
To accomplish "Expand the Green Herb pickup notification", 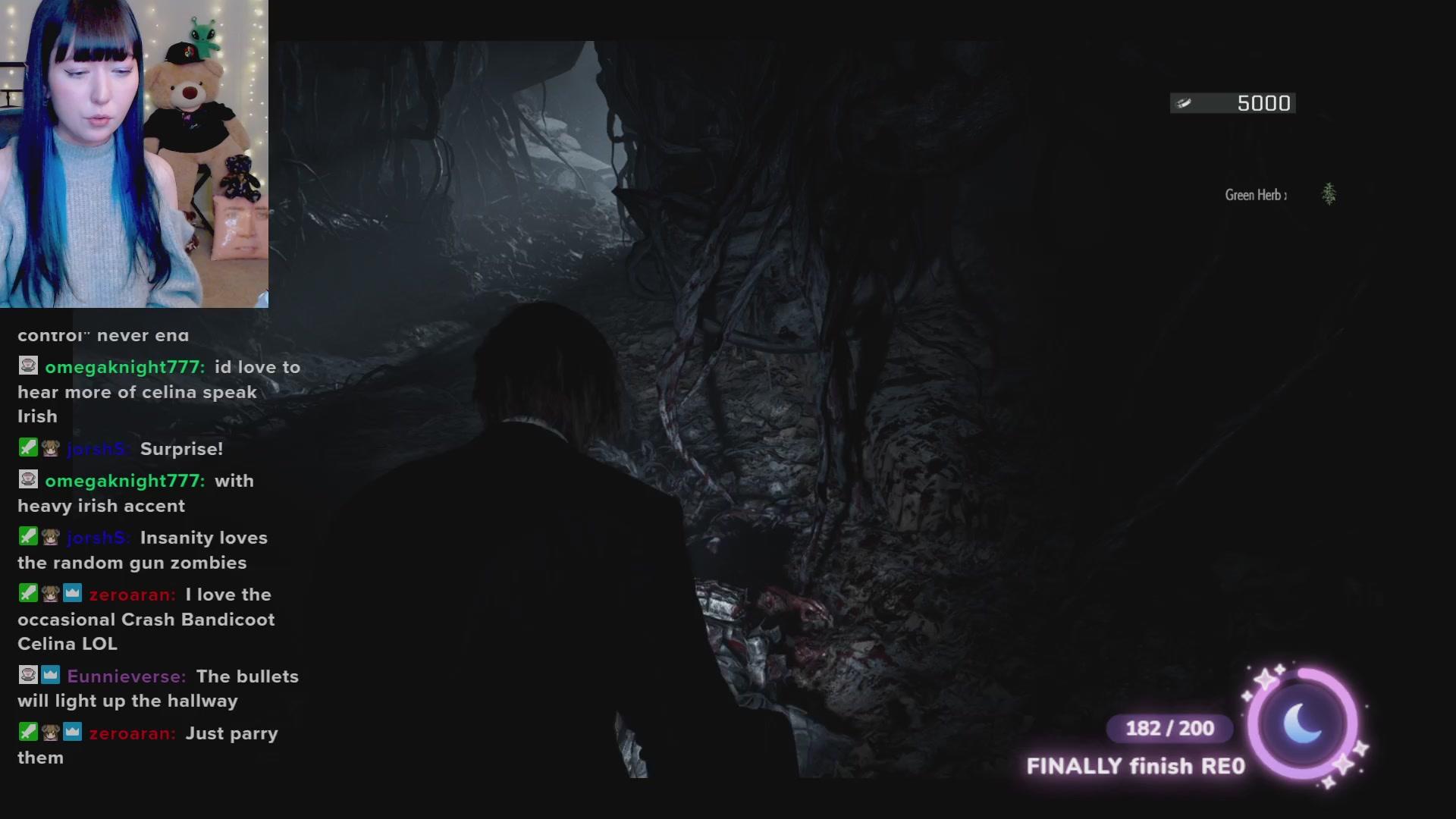I will coord(1255,194).
